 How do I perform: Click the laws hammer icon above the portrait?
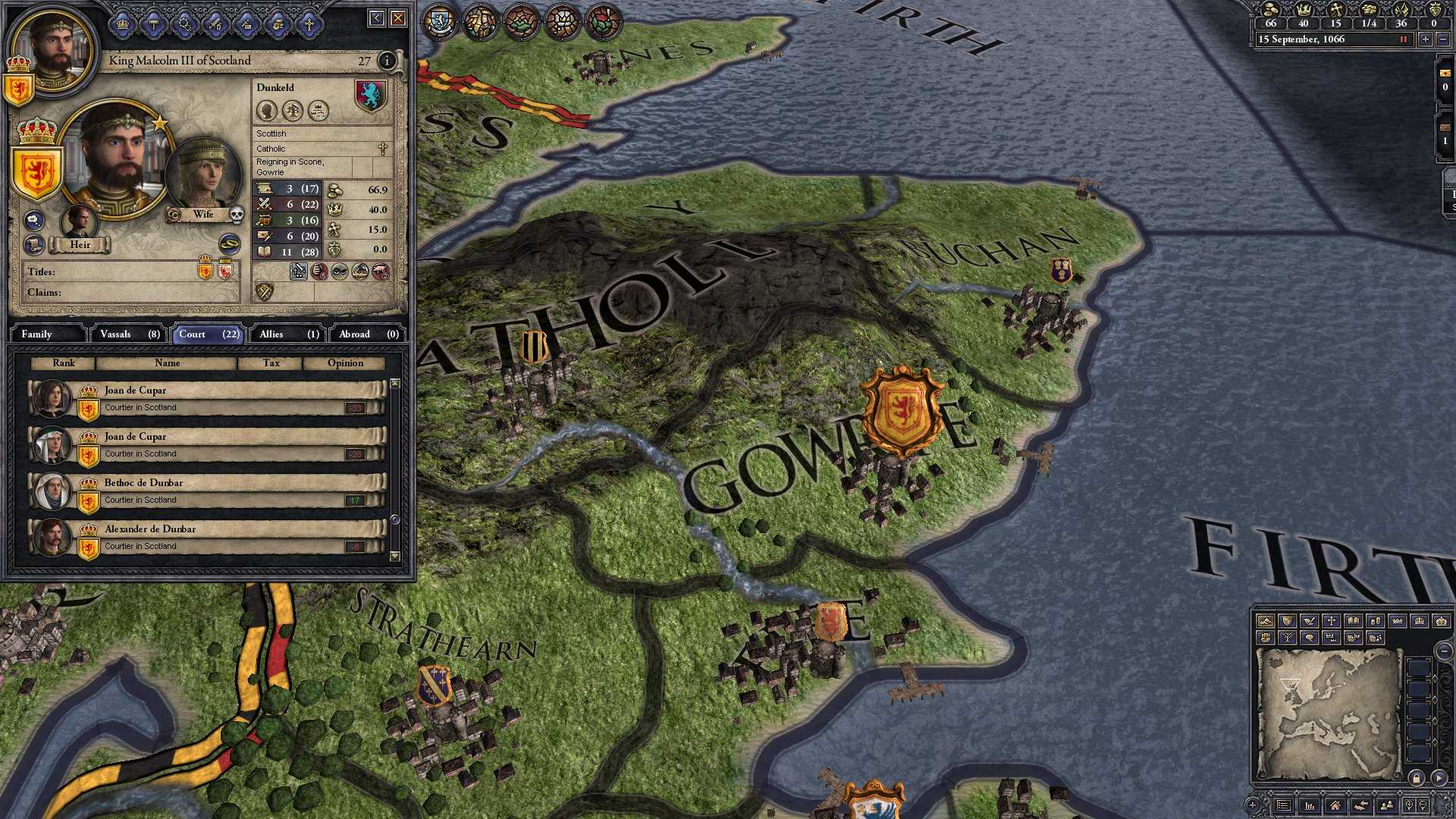tap(153, 24)
